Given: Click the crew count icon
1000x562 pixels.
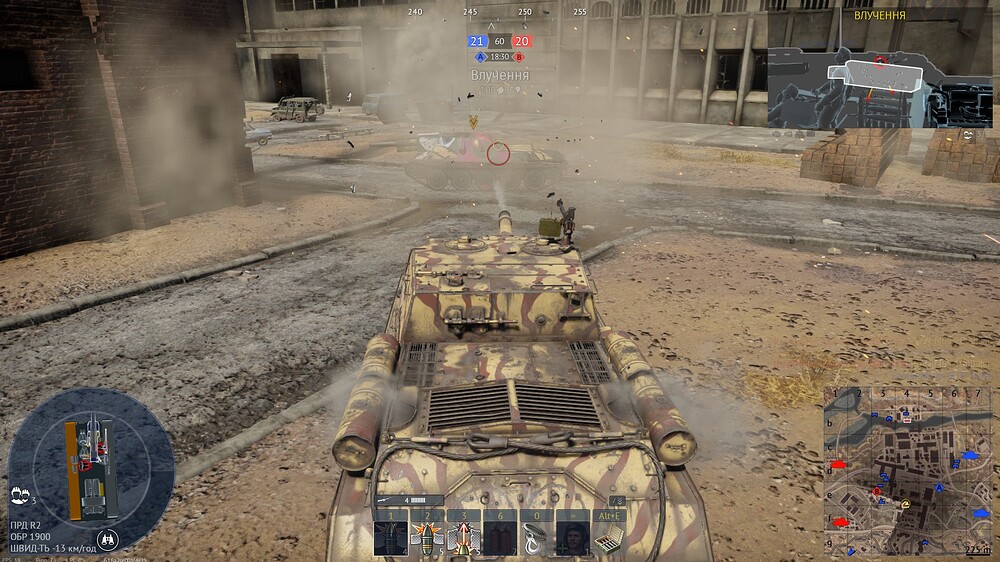Looking at the screenshot, I should pos(20,494).
